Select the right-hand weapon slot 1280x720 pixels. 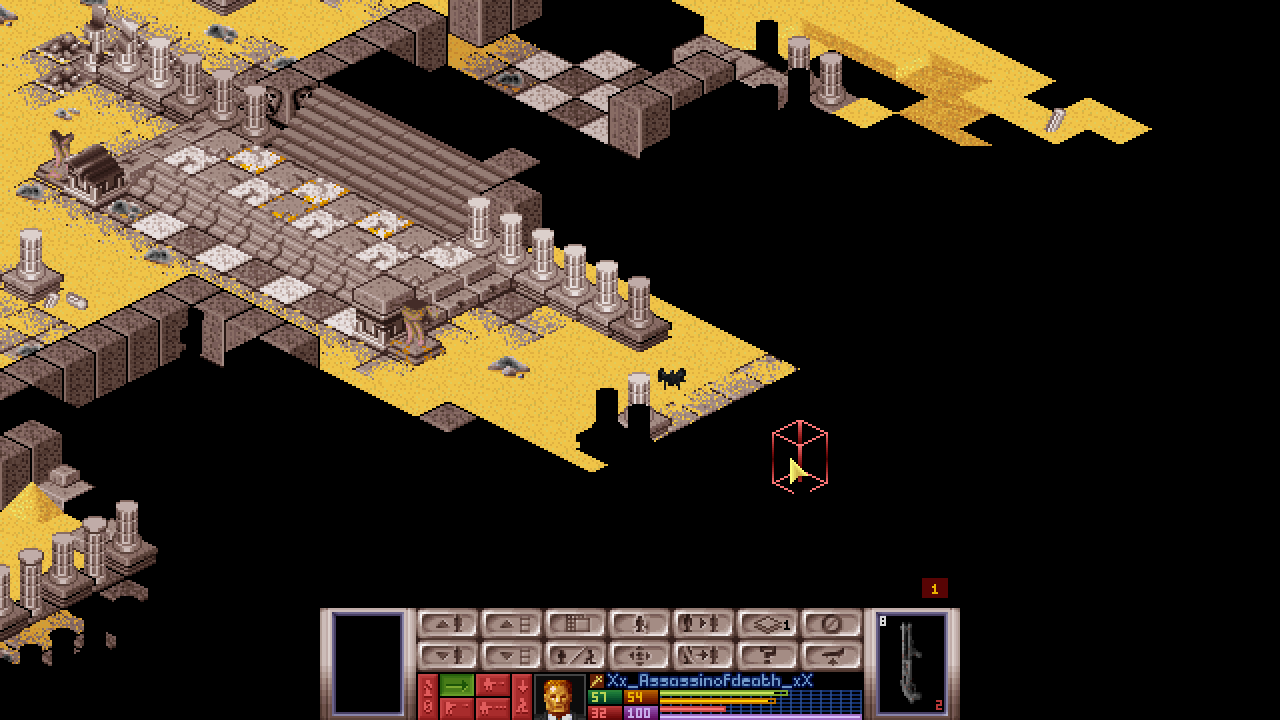pyautogui.click(x=912, y=662)
